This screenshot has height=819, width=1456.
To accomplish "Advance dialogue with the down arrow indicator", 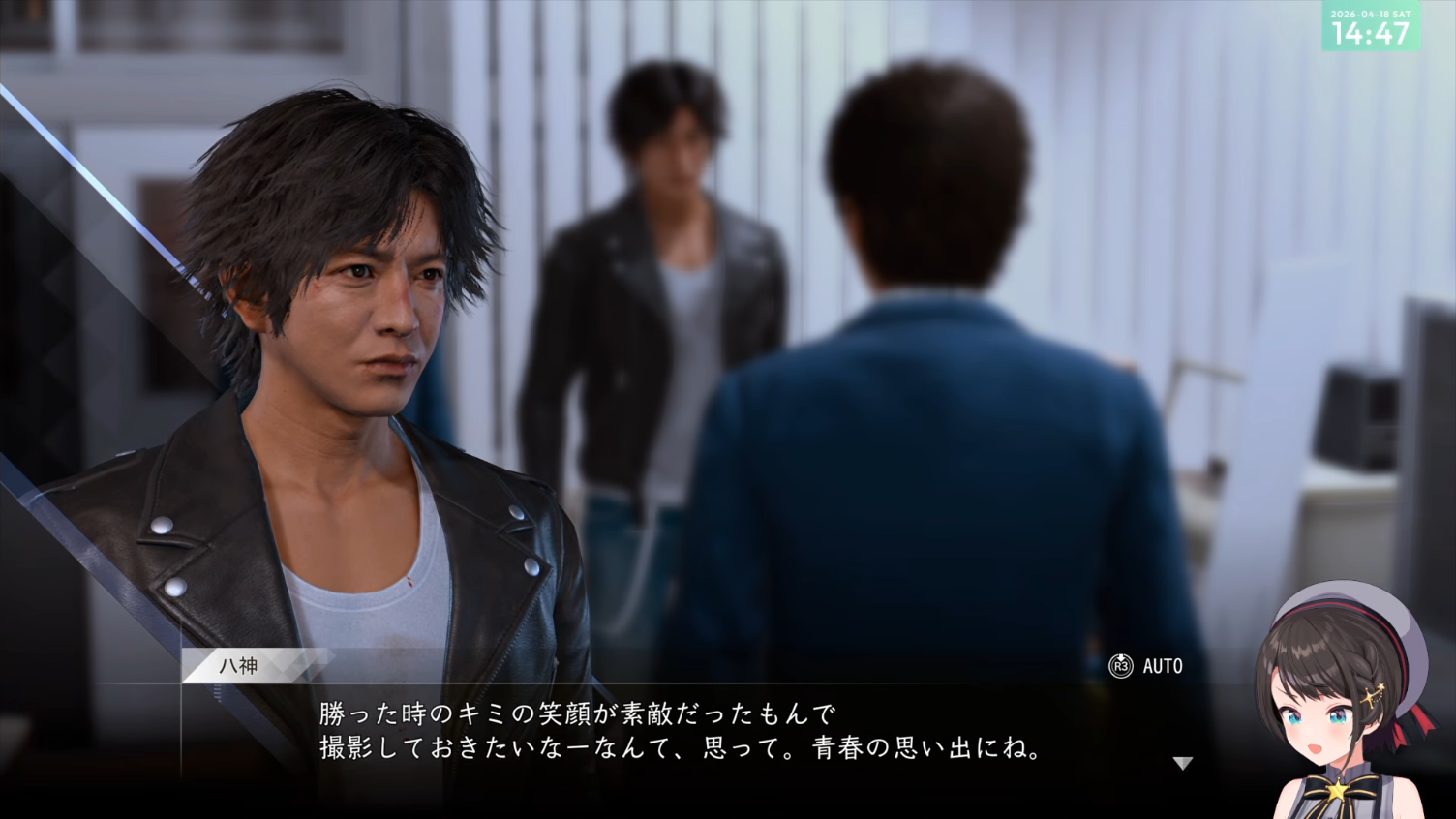I will coord(1182,763).
